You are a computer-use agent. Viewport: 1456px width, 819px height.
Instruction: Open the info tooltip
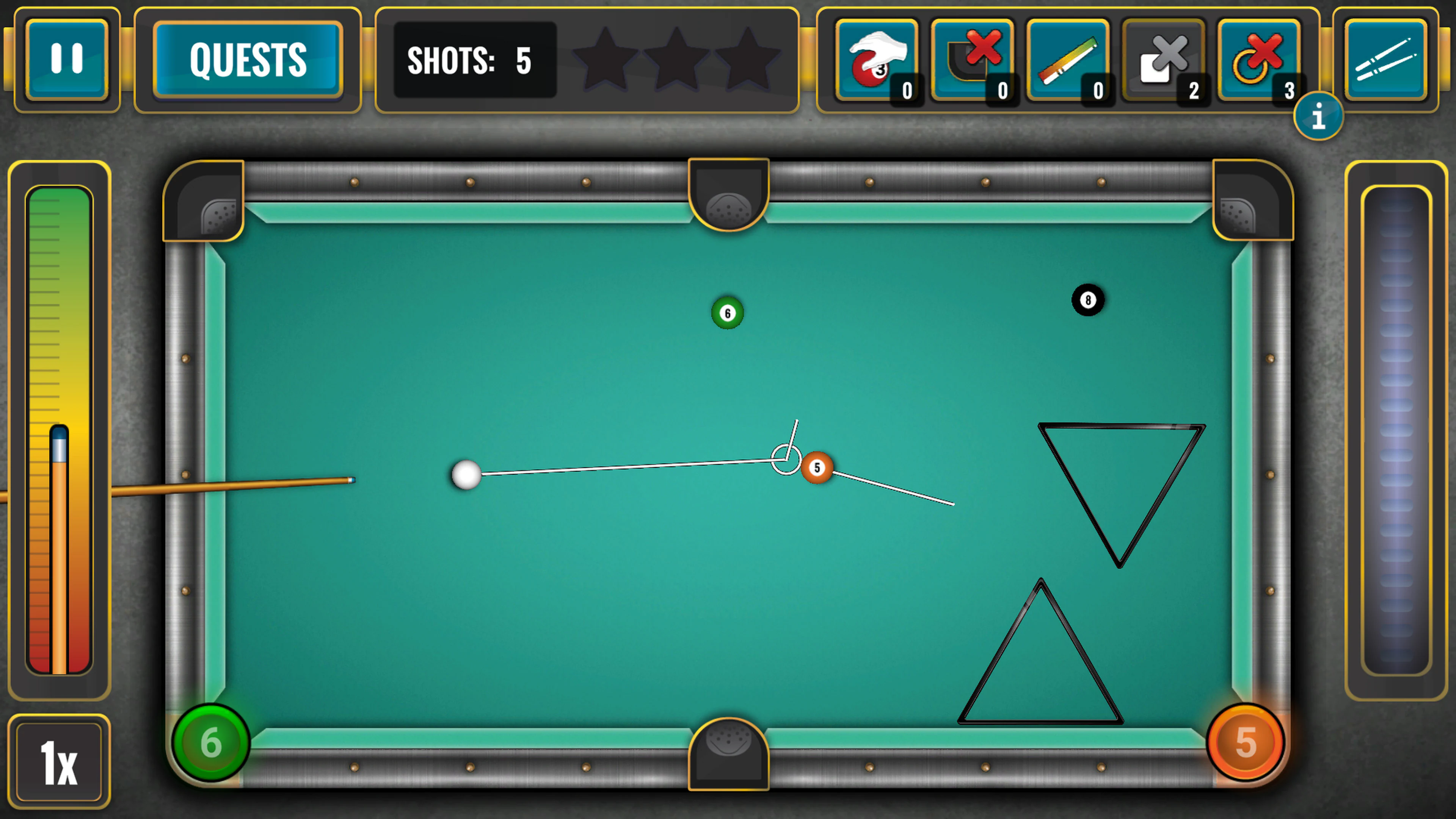(x=1319, y=116)
